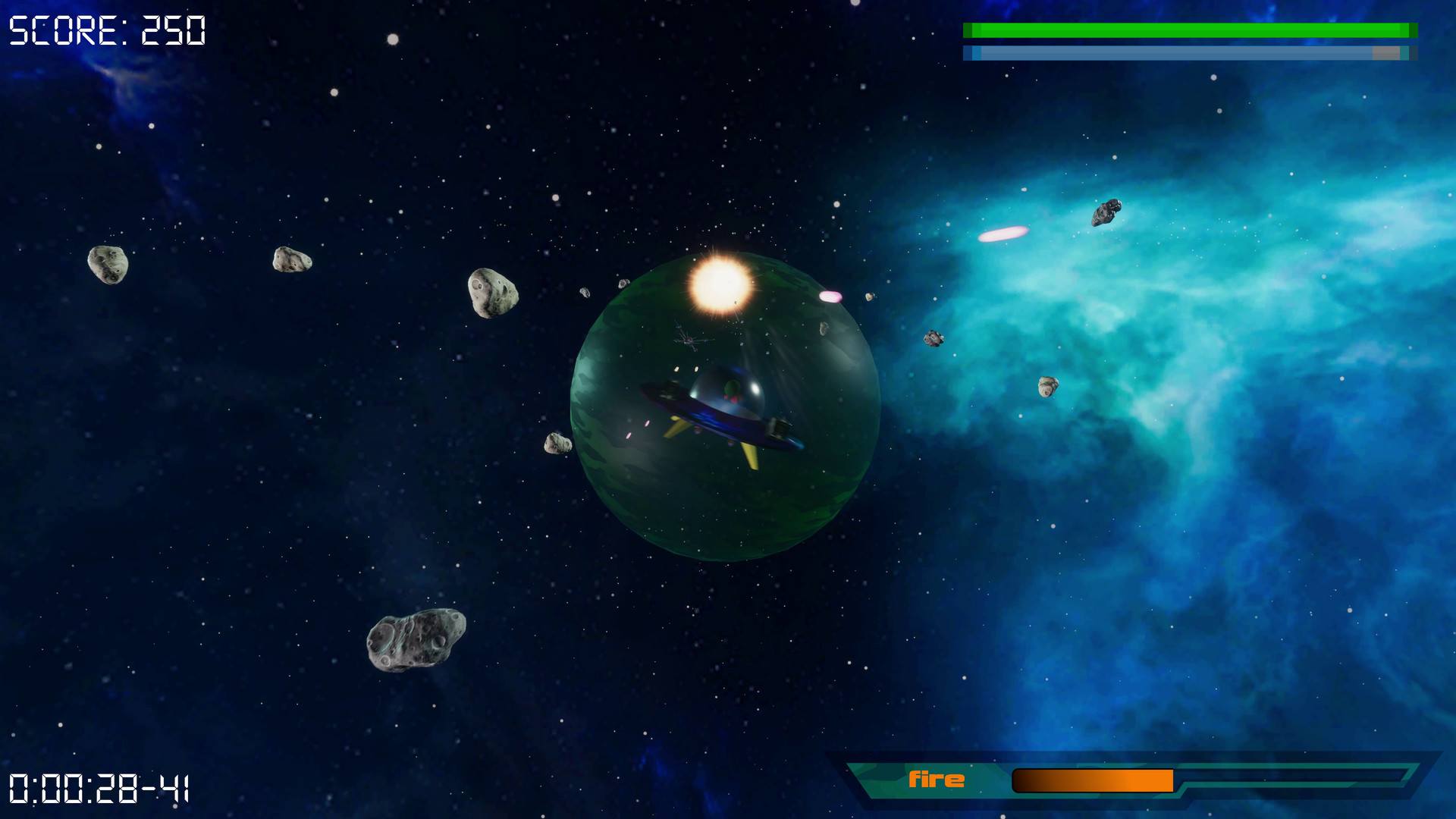This screenshot has height=819, width=1456.
Task: Toggle the green health bar at top right
Action: click(x=1191, y=30)
